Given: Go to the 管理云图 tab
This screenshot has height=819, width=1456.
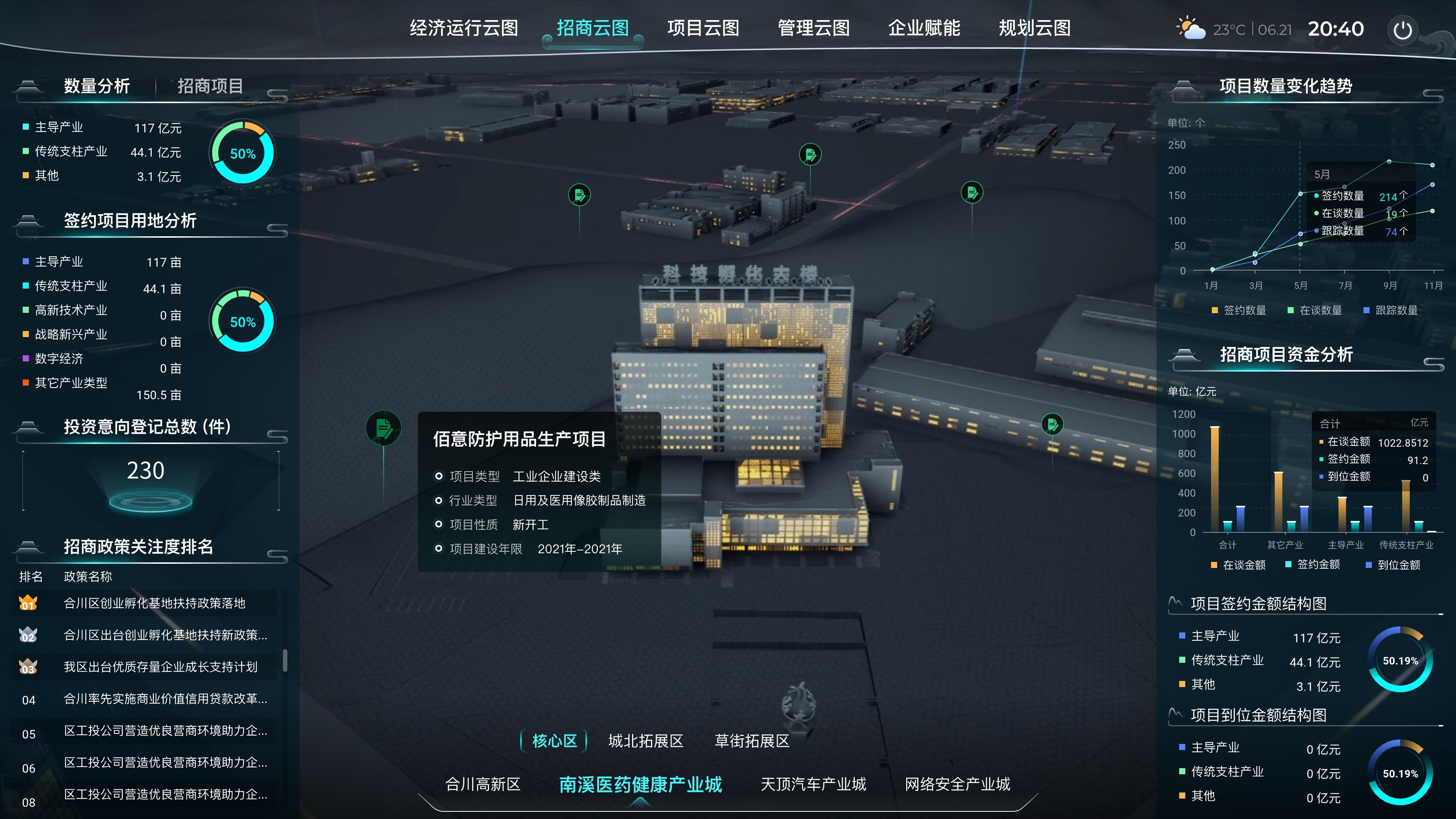Looking at the screenshot, I should (813, 28).
